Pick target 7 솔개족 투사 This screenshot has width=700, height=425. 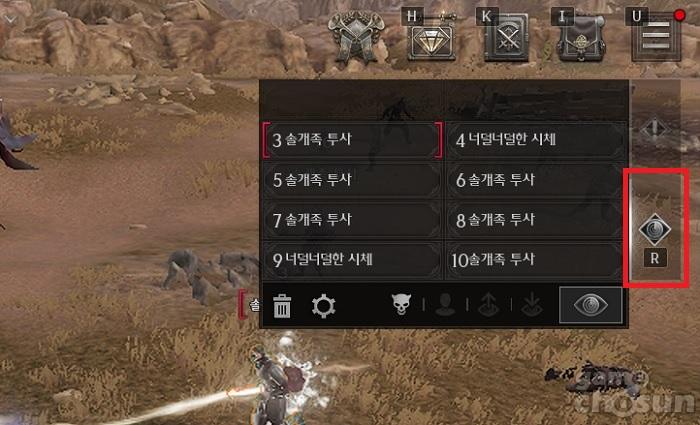click(x=351, y=219)
